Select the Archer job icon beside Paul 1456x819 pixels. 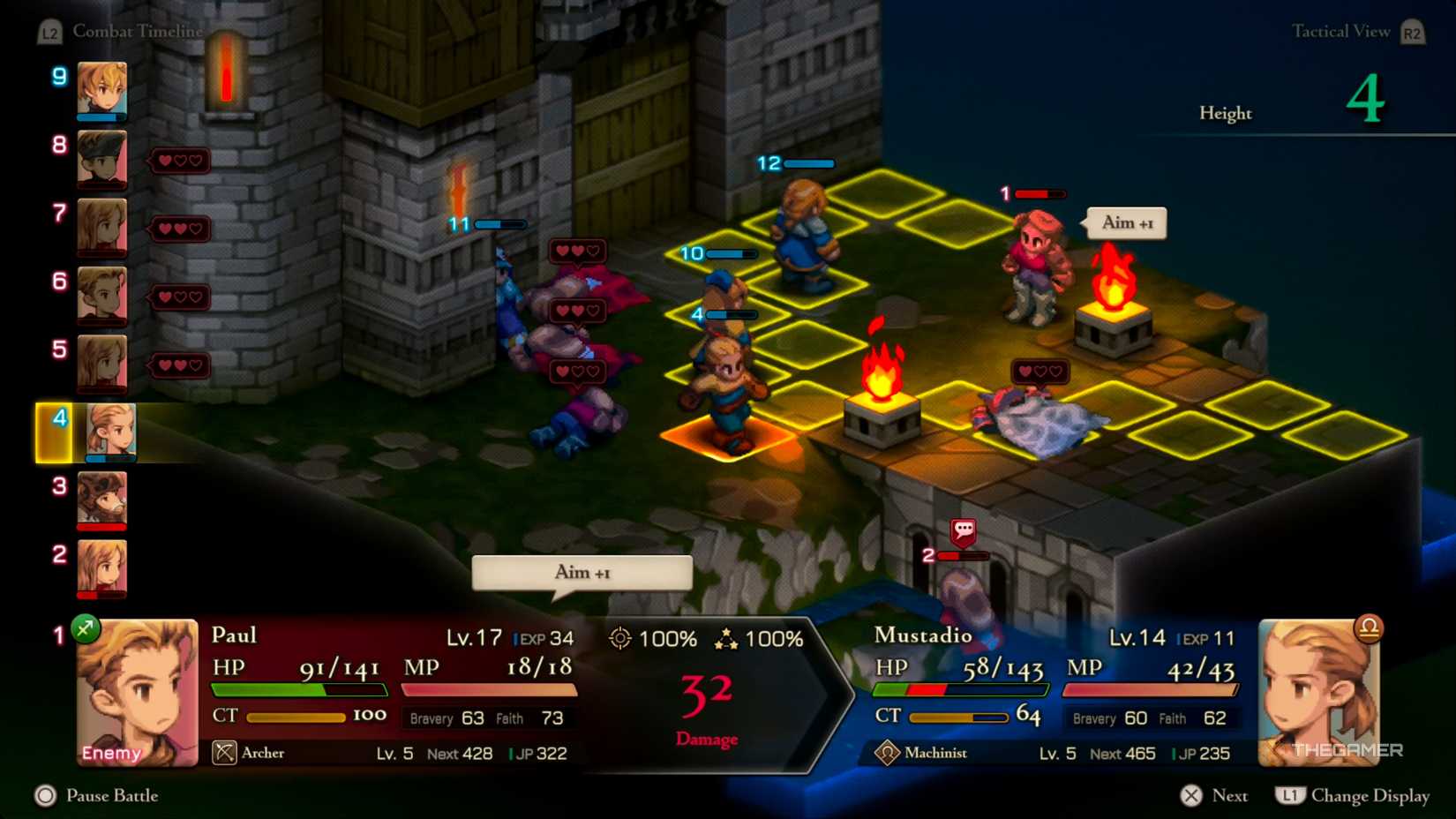226,754
